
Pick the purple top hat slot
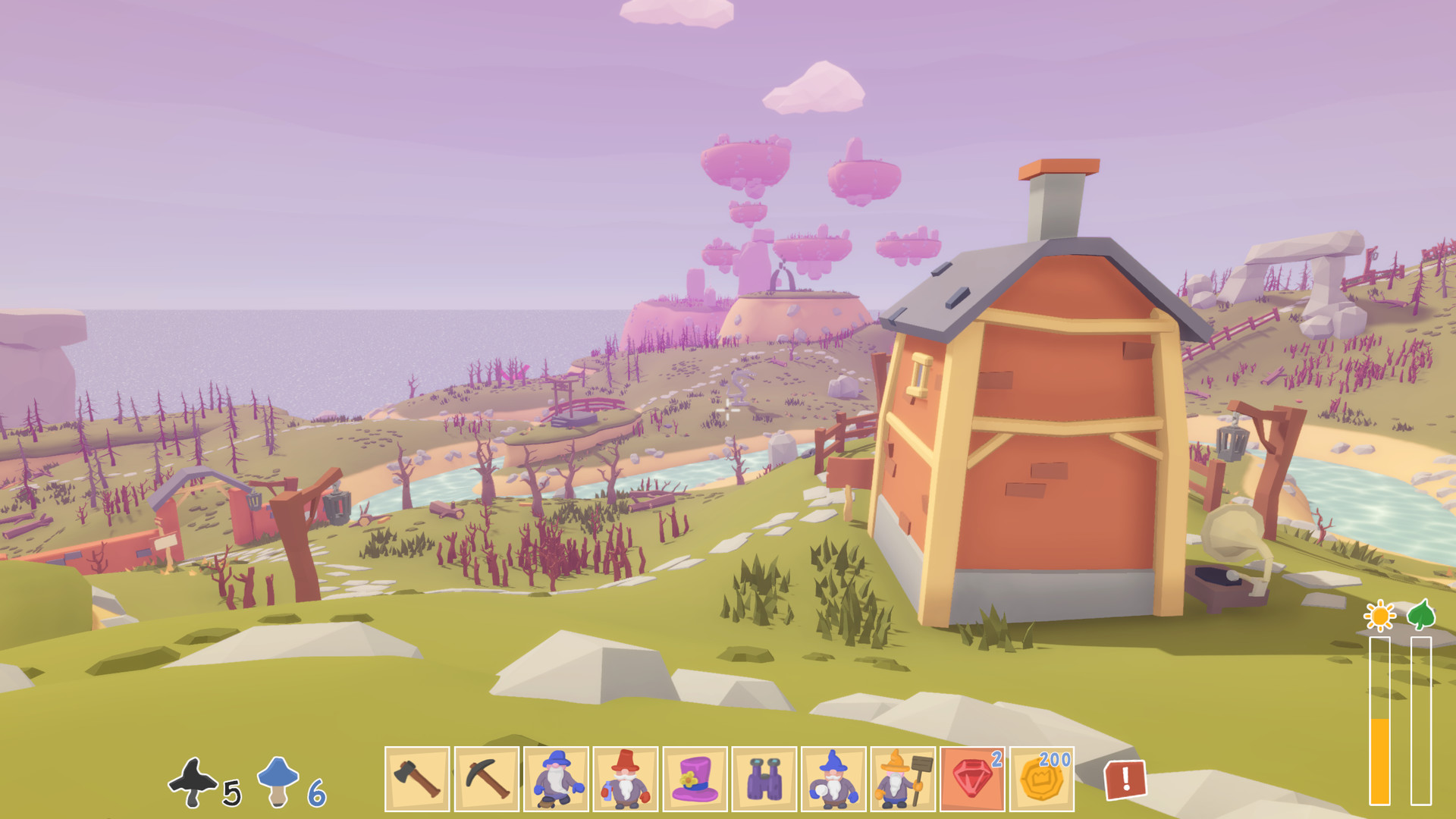click(695, 779)
